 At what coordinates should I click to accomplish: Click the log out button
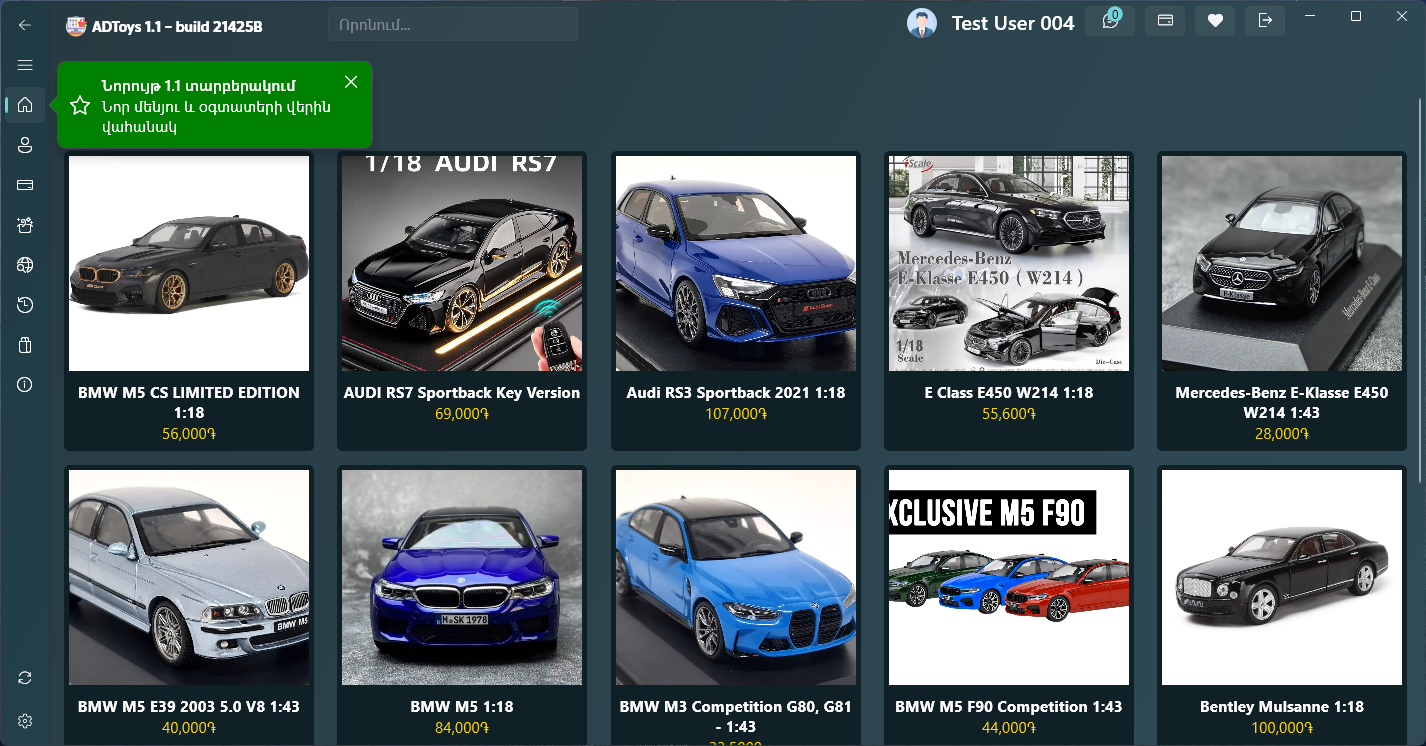pos(1265,21)
